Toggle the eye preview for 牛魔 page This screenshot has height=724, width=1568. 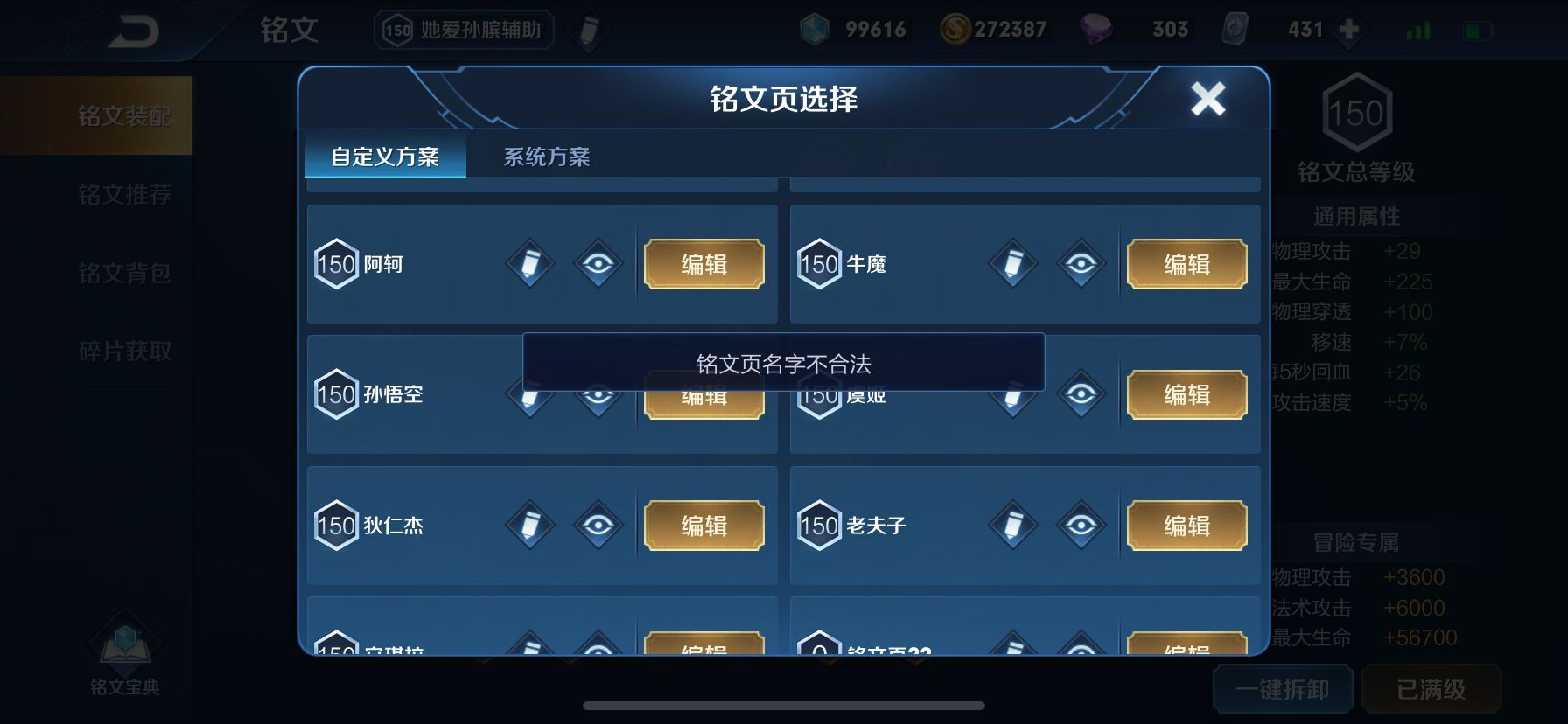[x=1080, y=263]
